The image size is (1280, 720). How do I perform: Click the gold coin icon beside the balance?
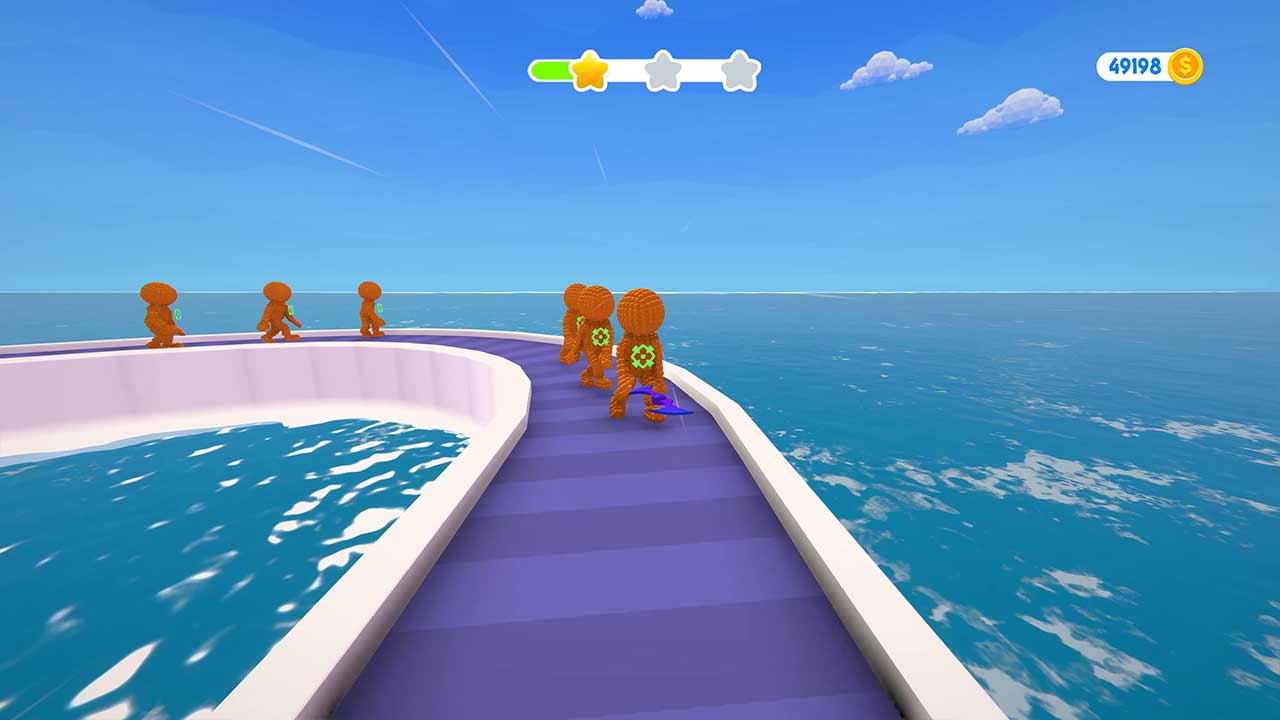click(x=1184, y=65)
